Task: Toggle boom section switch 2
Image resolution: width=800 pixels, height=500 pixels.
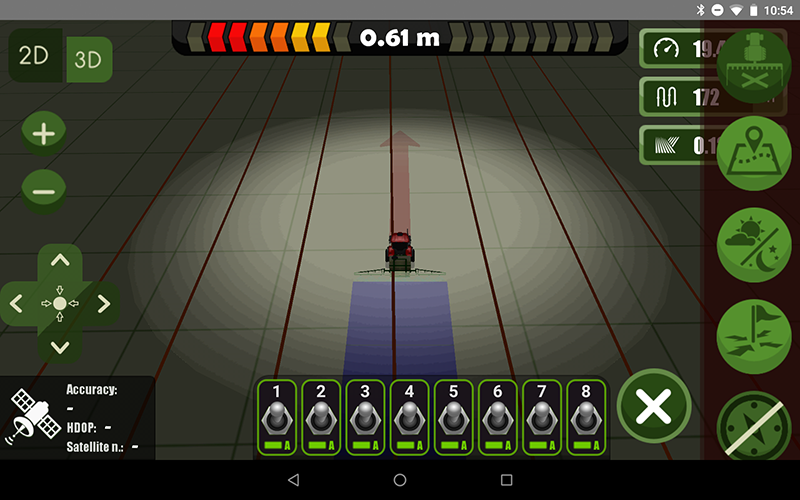Action: point(321,417)
